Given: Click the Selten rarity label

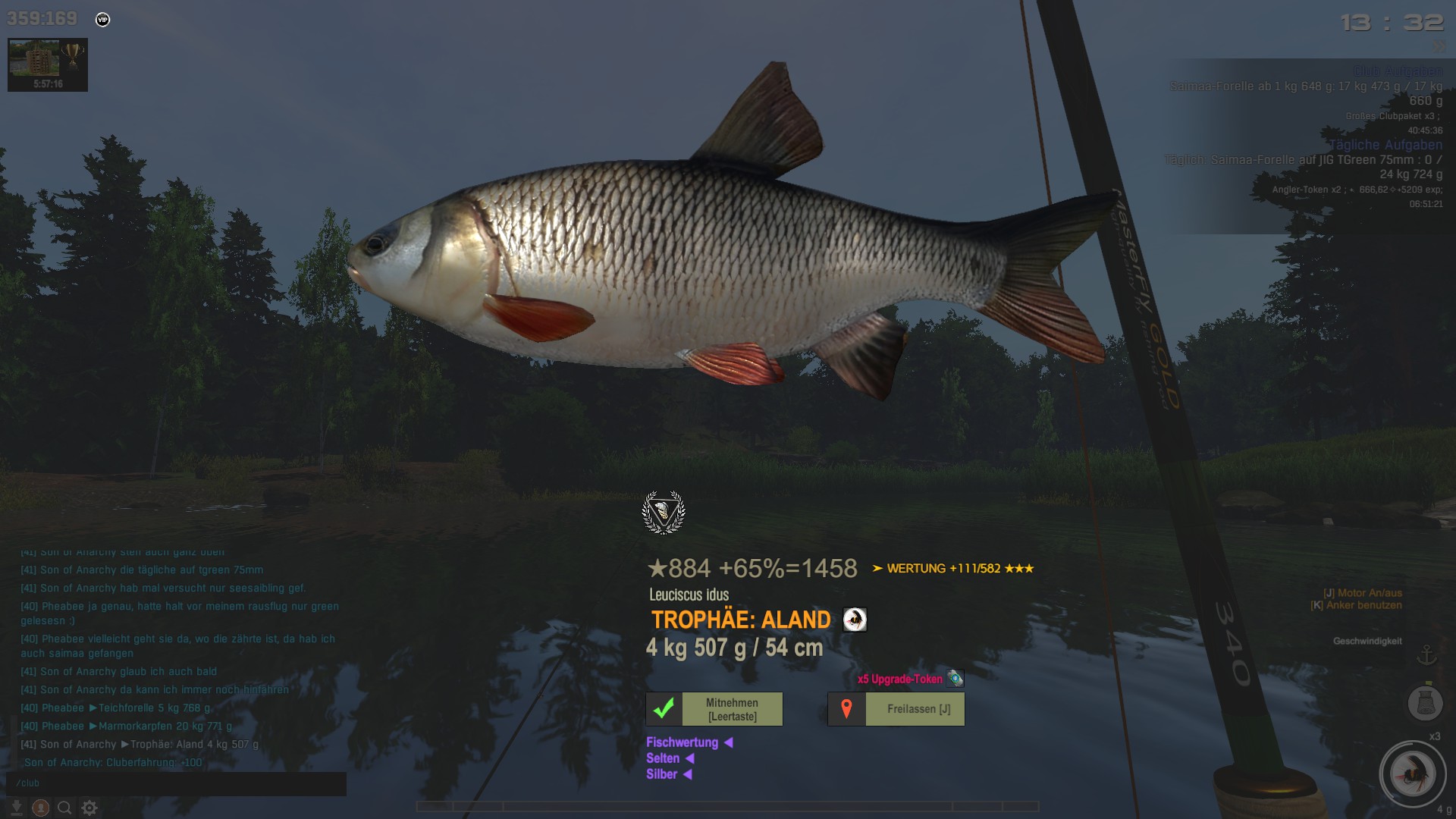Looking at the screenshot, I should (x=663, y=758).
